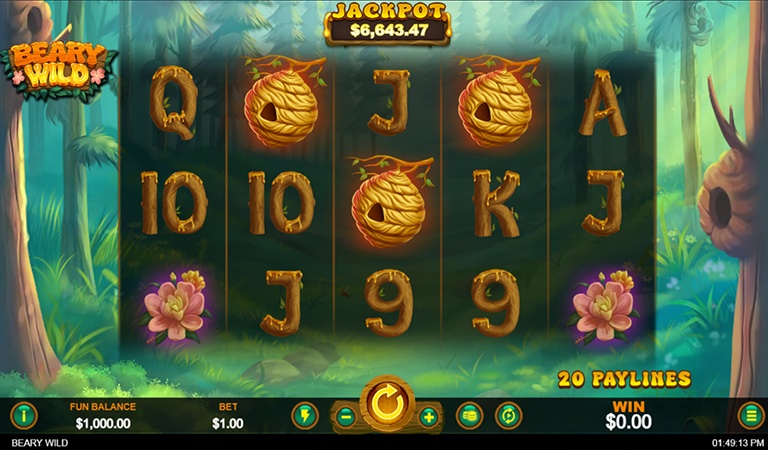Toggle the lightning bolt turbo mode
The width and height of the screenshot is (768, 450).
click(x=304, y=415)
